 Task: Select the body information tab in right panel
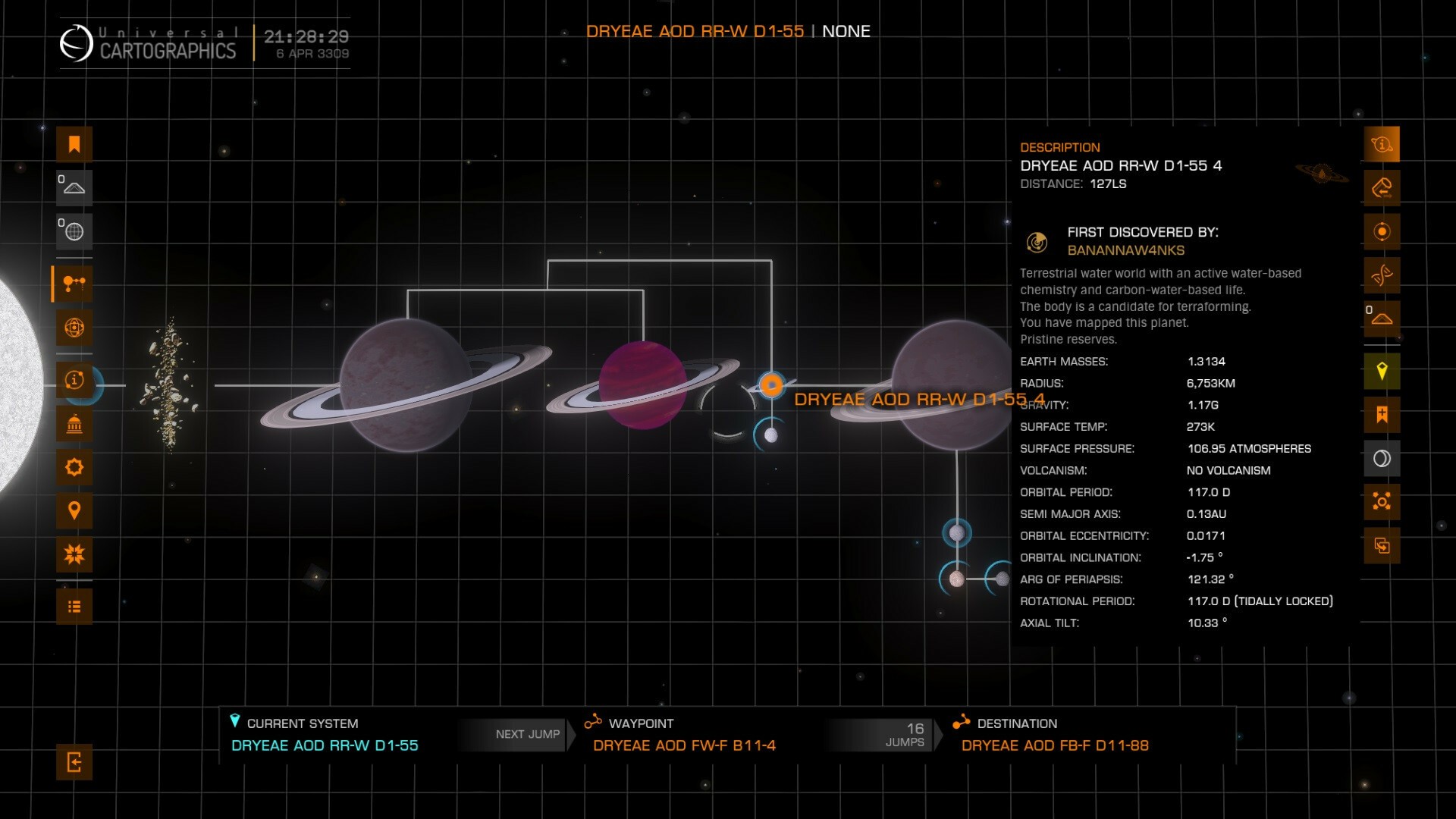tap(1382, 145)
